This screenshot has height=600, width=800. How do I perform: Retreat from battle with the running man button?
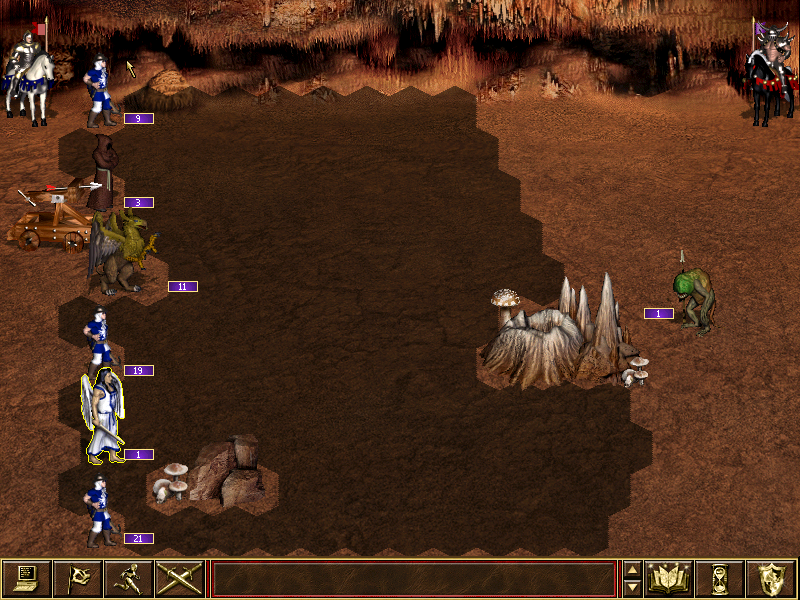coord(128,578)
